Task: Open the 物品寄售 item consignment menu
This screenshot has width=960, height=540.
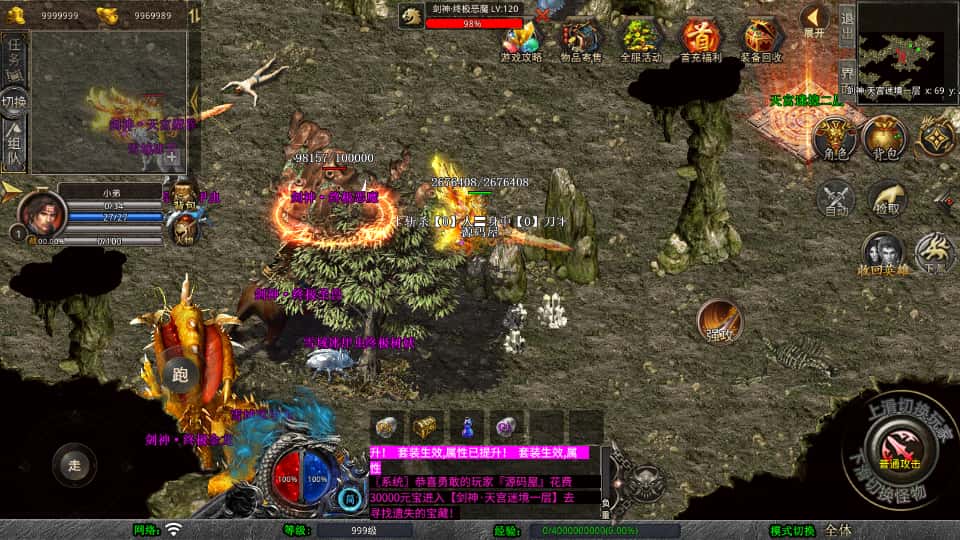Action: click(x=581, y=40)
